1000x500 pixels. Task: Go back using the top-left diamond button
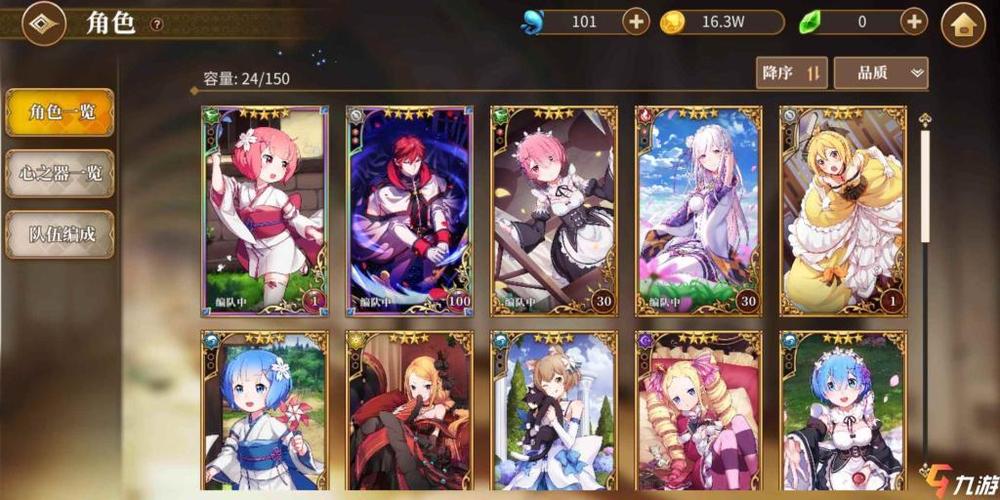tap(42, 23)
